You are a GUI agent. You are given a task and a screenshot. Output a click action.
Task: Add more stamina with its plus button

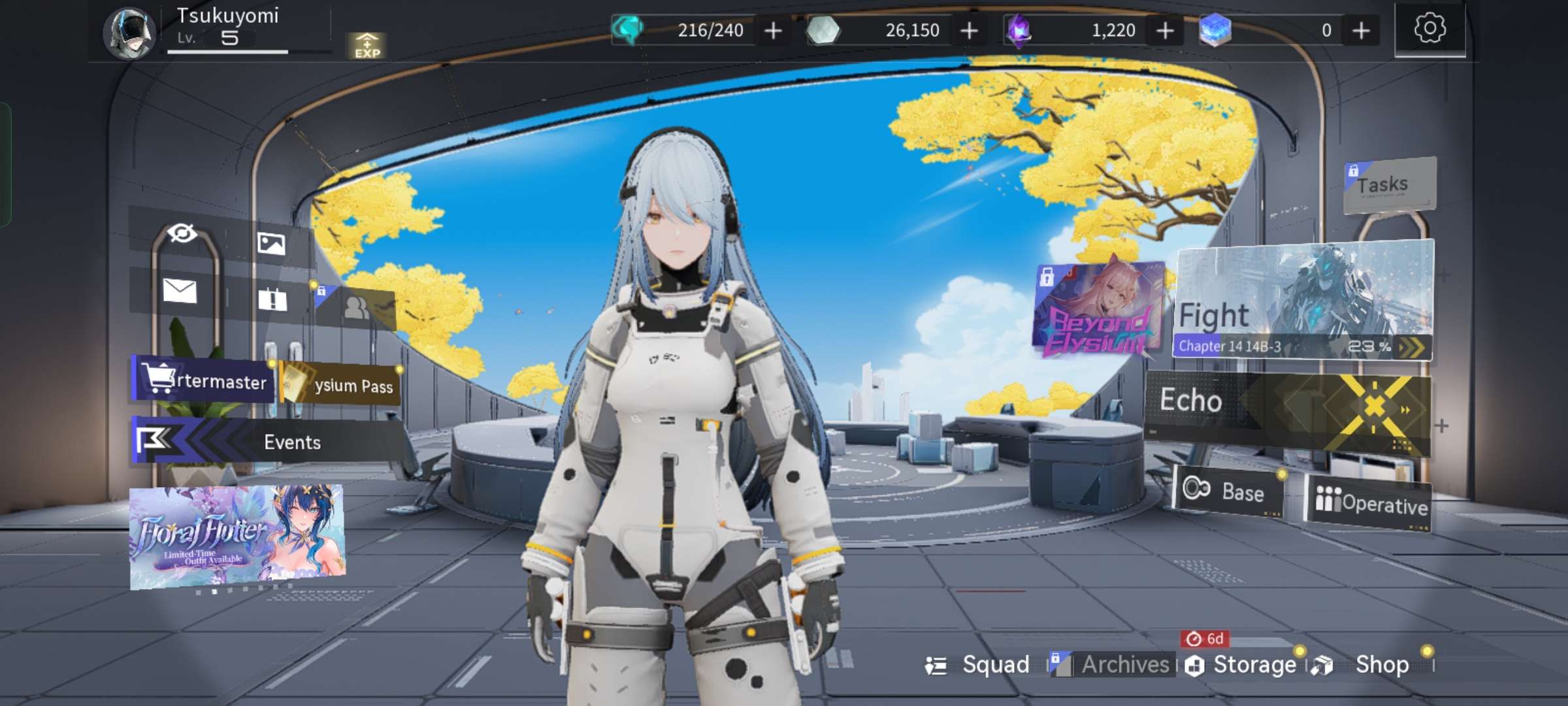[x=773, y=31]
